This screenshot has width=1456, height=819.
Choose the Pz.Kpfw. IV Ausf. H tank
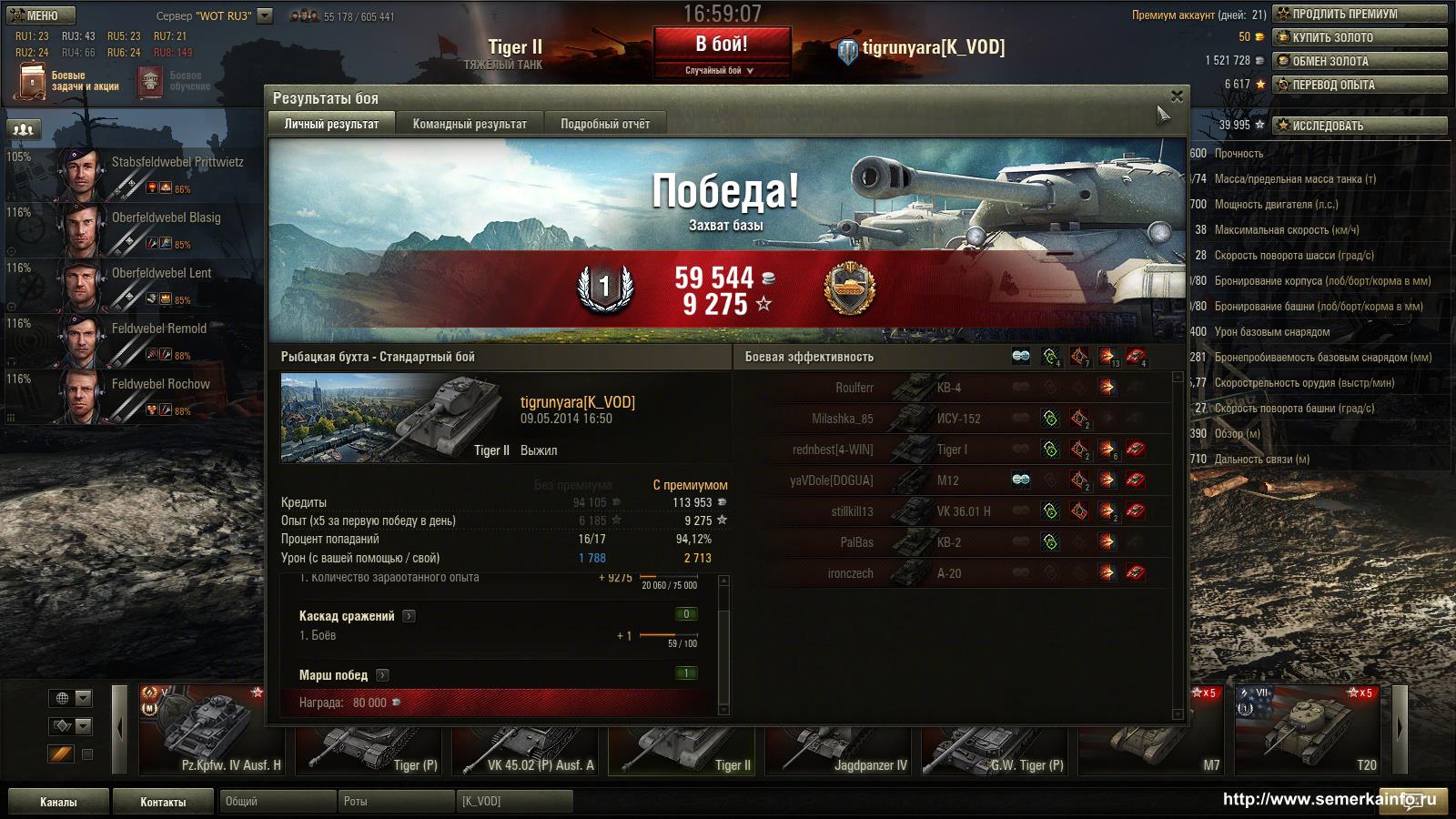click(215, 733)
